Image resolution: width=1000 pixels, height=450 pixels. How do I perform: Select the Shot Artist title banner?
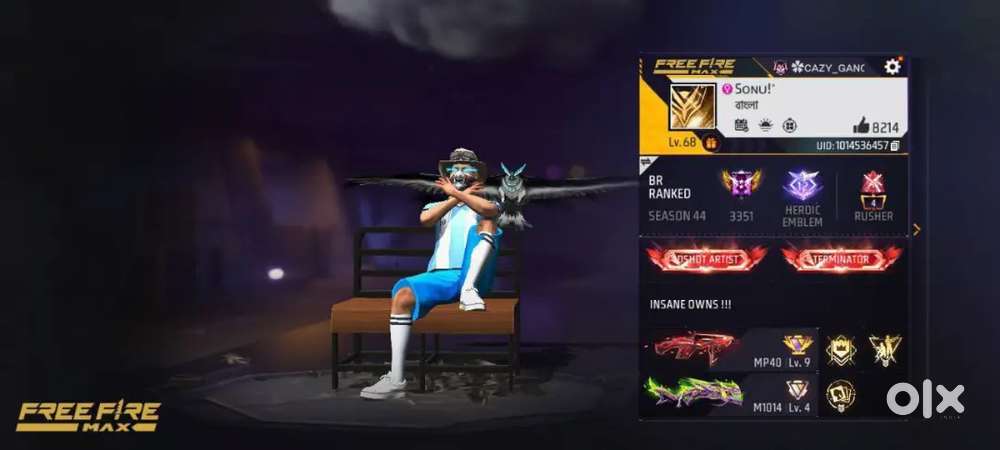point(705,258)
